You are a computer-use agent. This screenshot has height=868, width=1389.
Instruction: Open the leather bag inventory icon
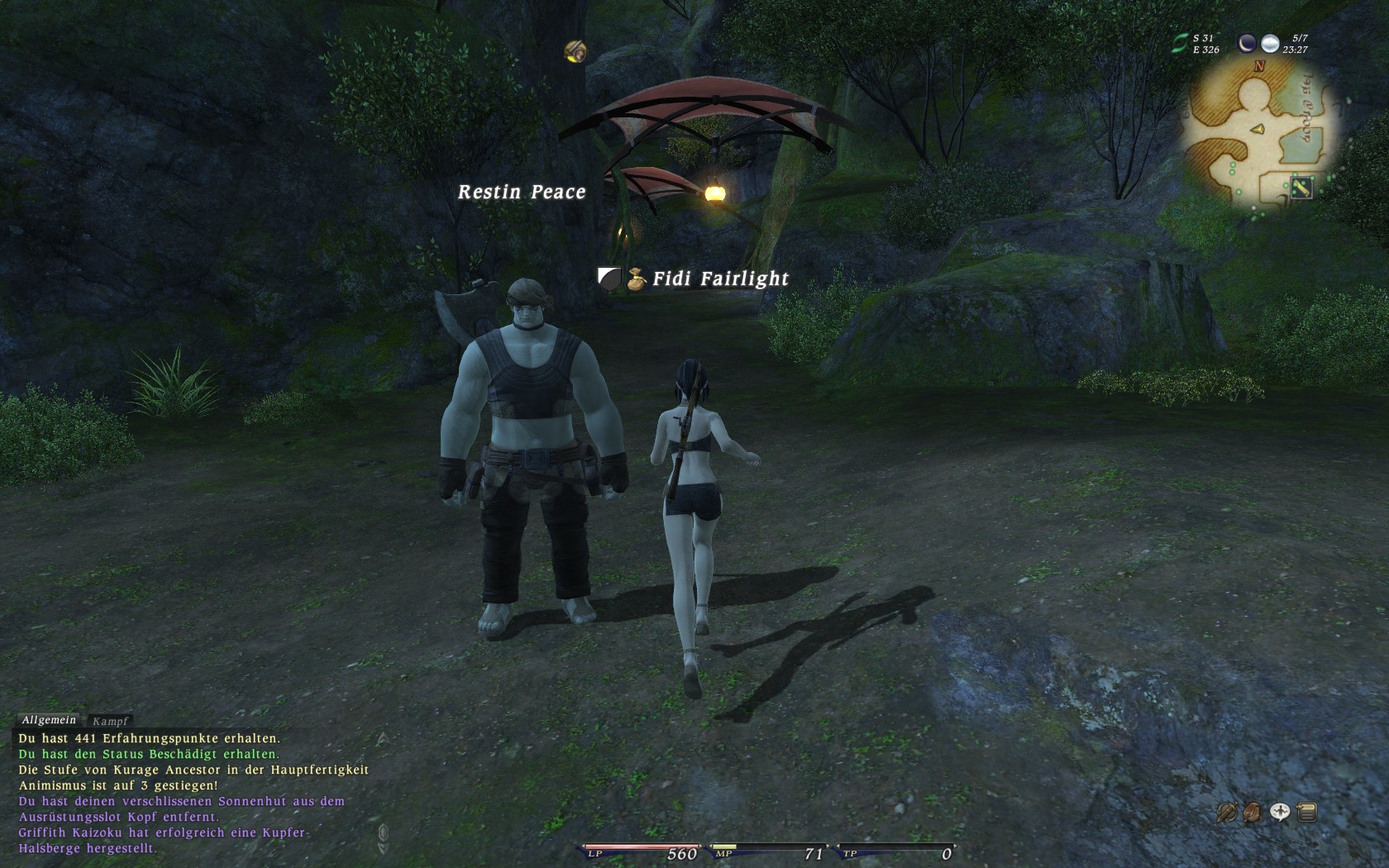coord(1253,813)
